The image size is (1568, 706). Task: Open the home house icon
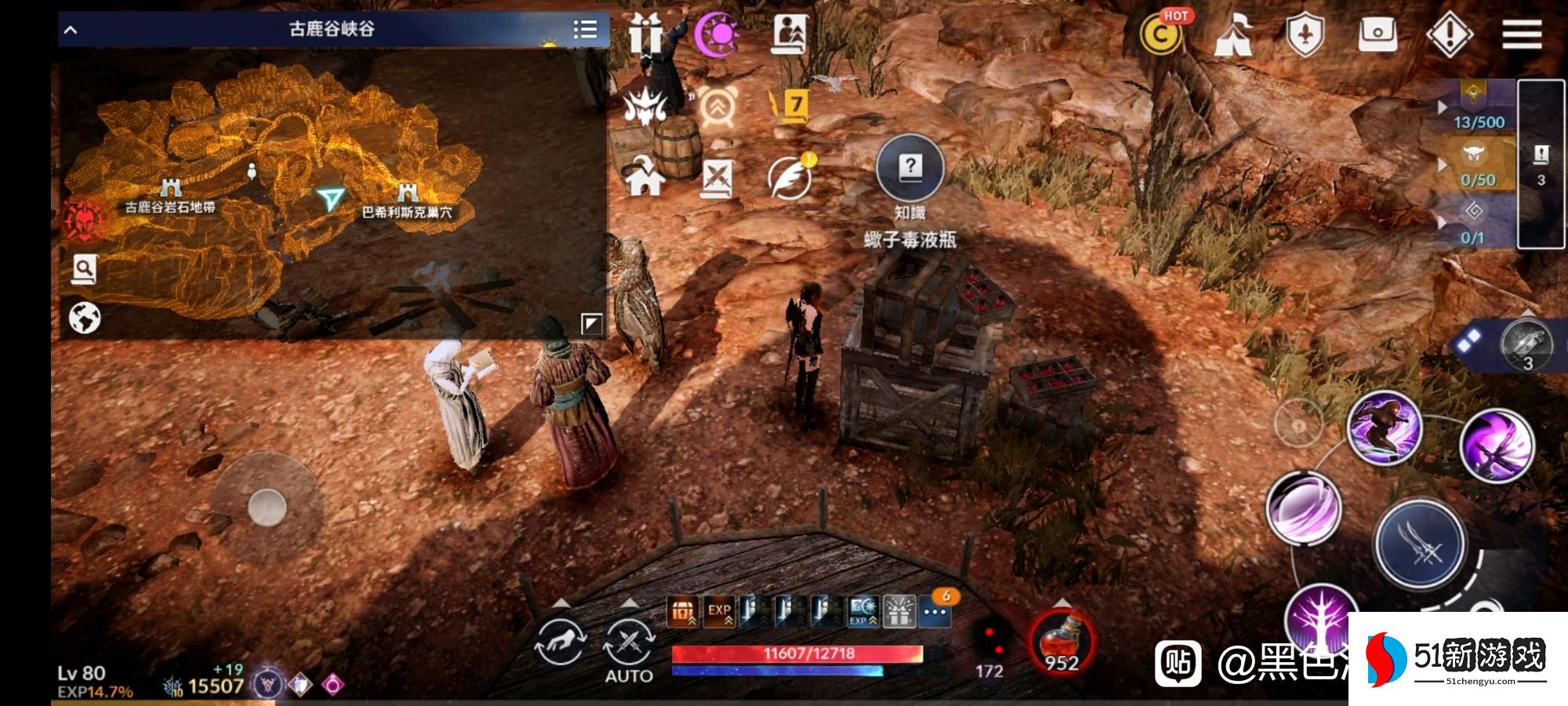[x=644, y=175]
